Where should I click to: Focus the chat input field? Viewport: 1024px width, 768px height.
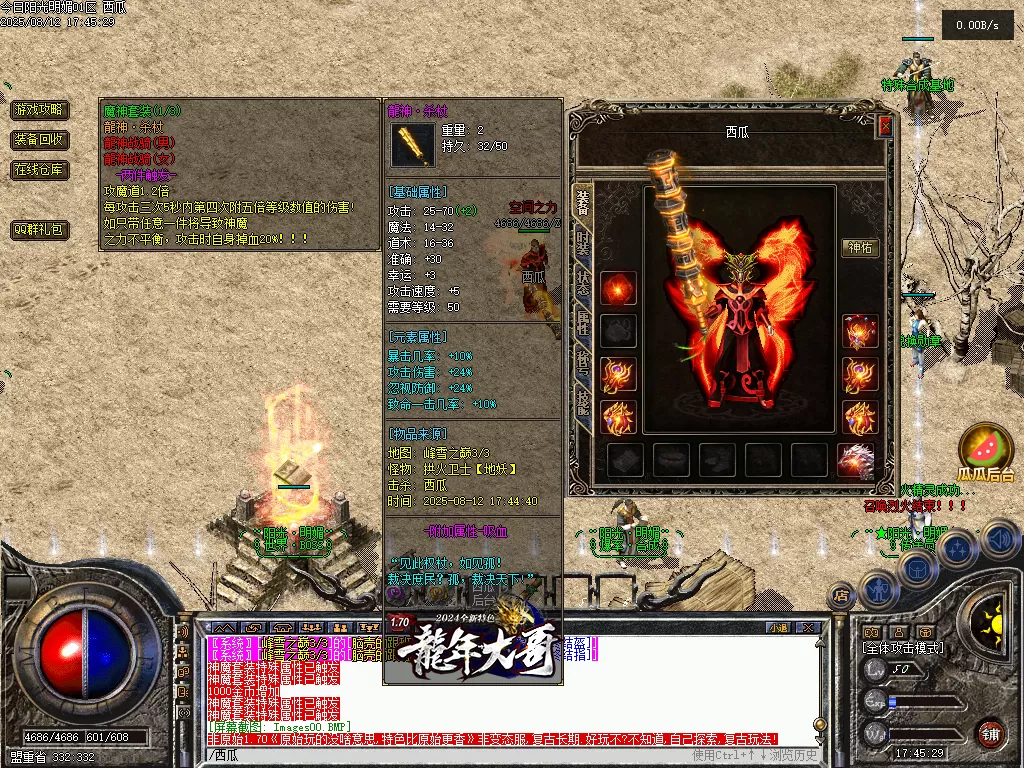(450, 754)
